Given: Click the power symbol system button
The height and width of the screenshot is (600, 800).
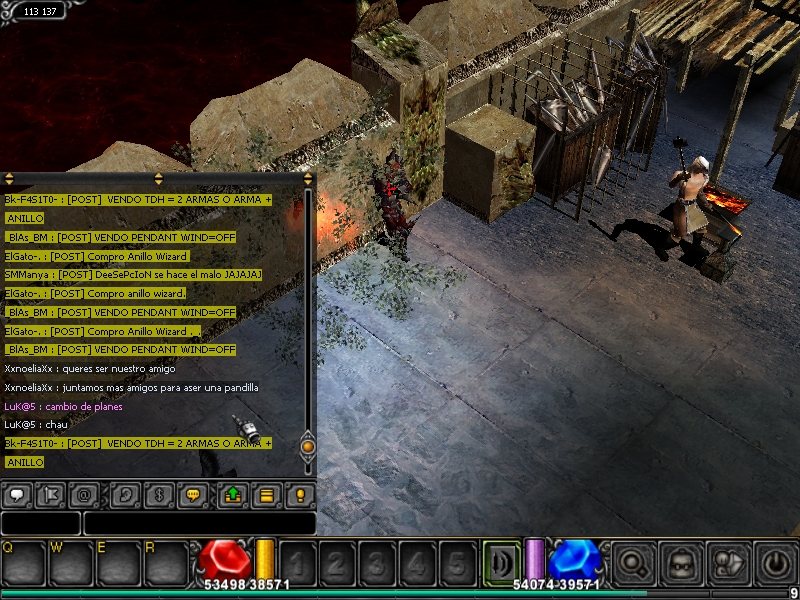Looking at the screenshot, I should pos(777,562).
